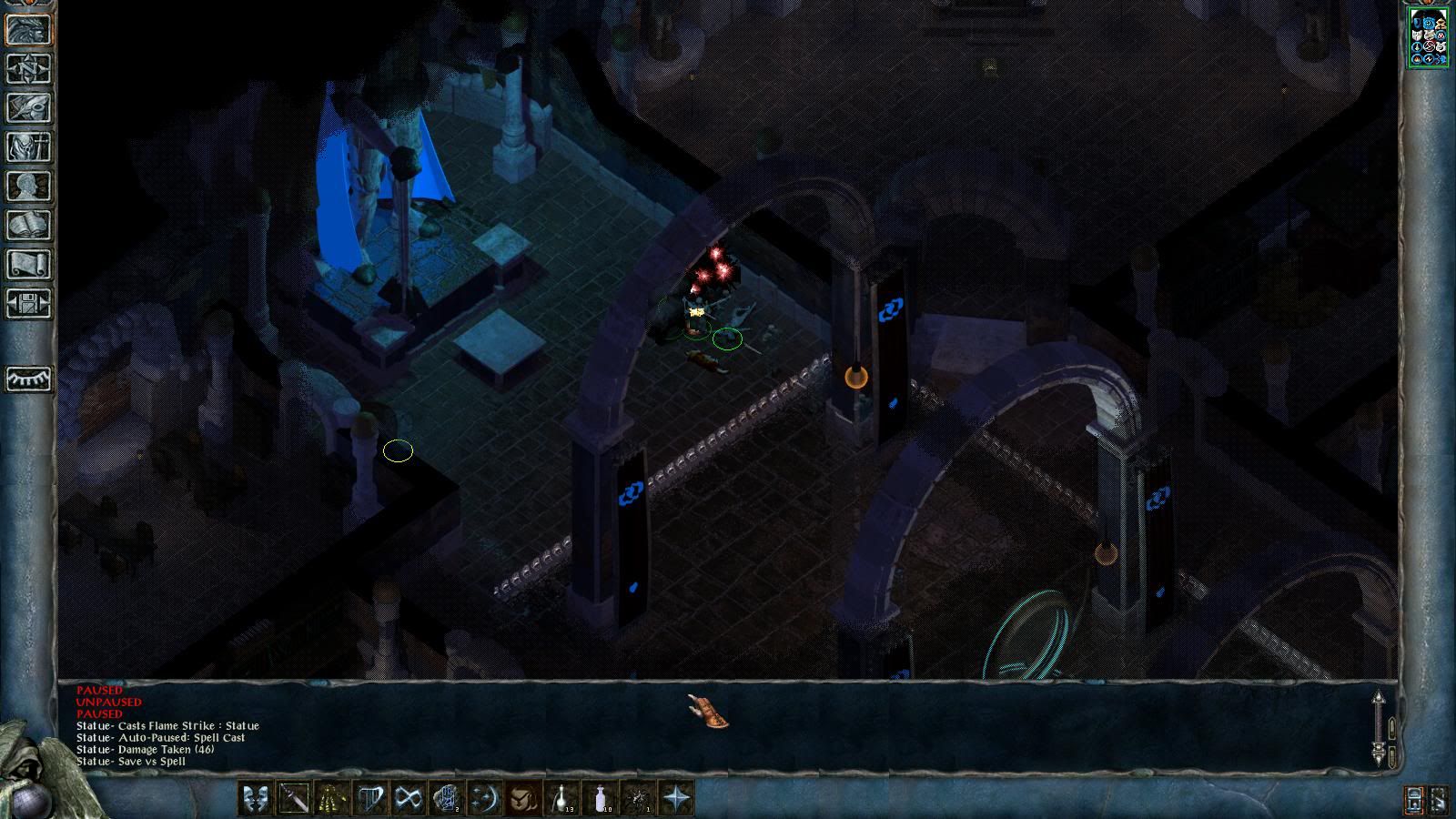Viewport: 1456px width, 819px height.
Task: Open the character record with the bust button
Action: (x=28, y=186)
